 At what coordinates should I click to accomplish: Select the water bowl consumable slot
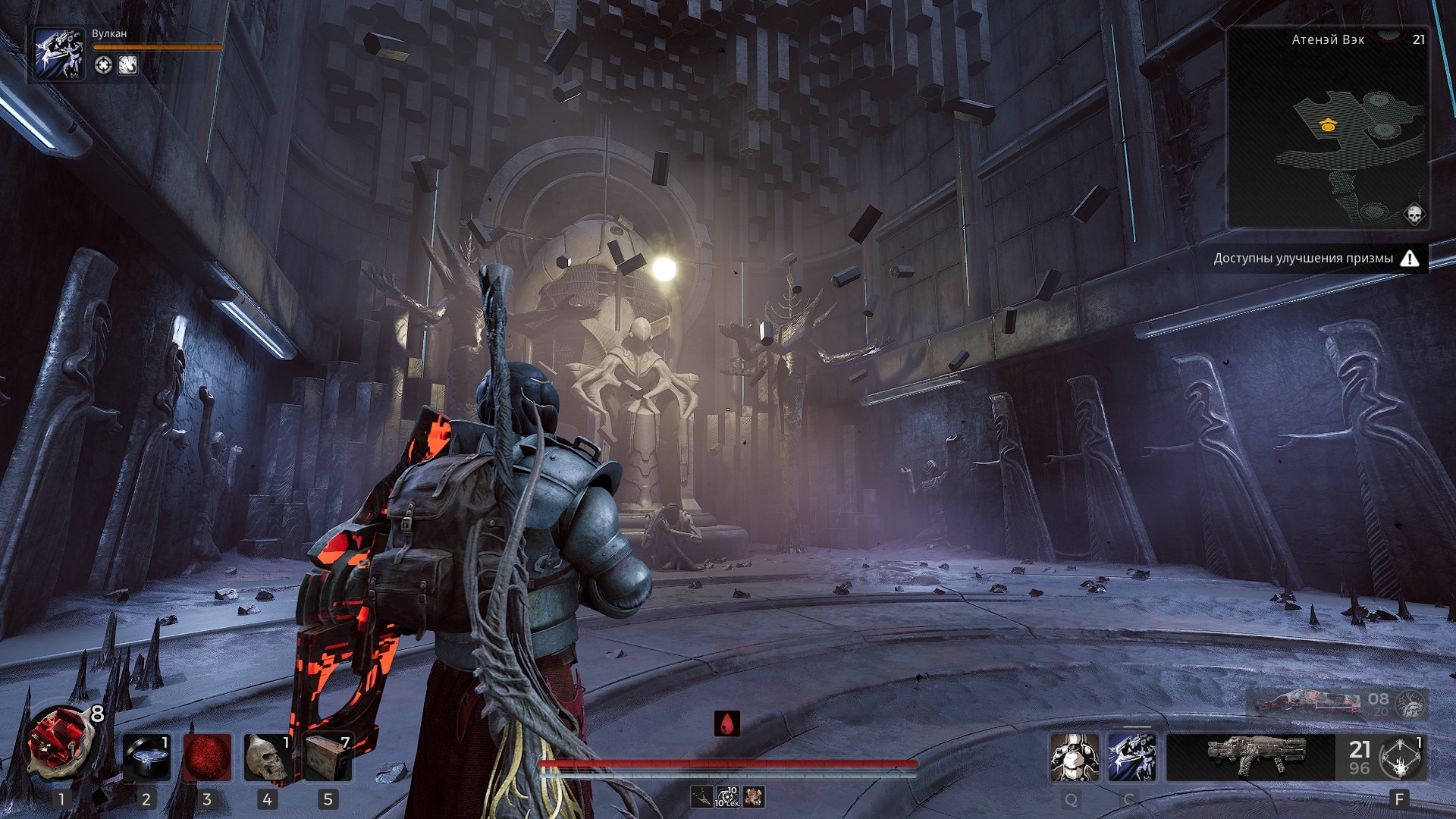[146, 758]
